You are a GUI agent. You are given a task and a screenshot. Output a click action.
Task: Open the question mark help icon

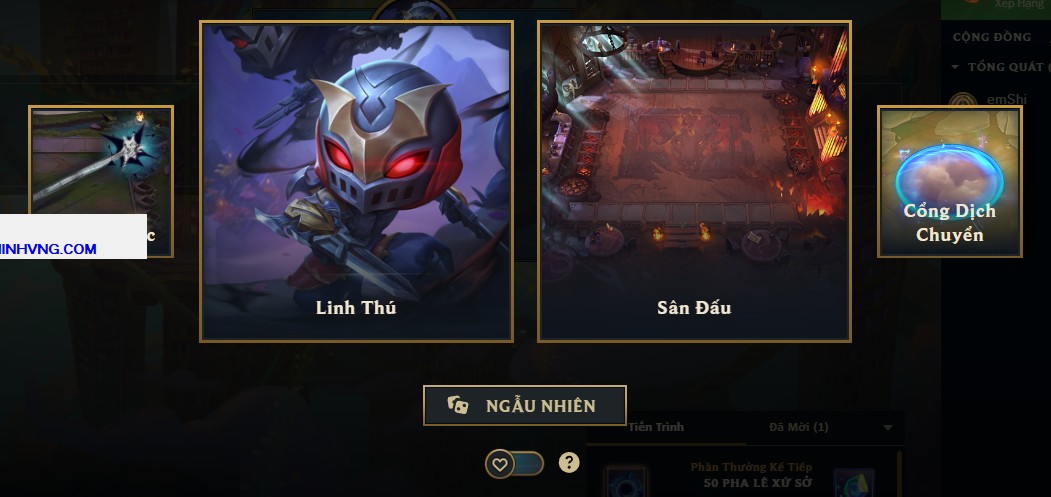tap(569, 462)
